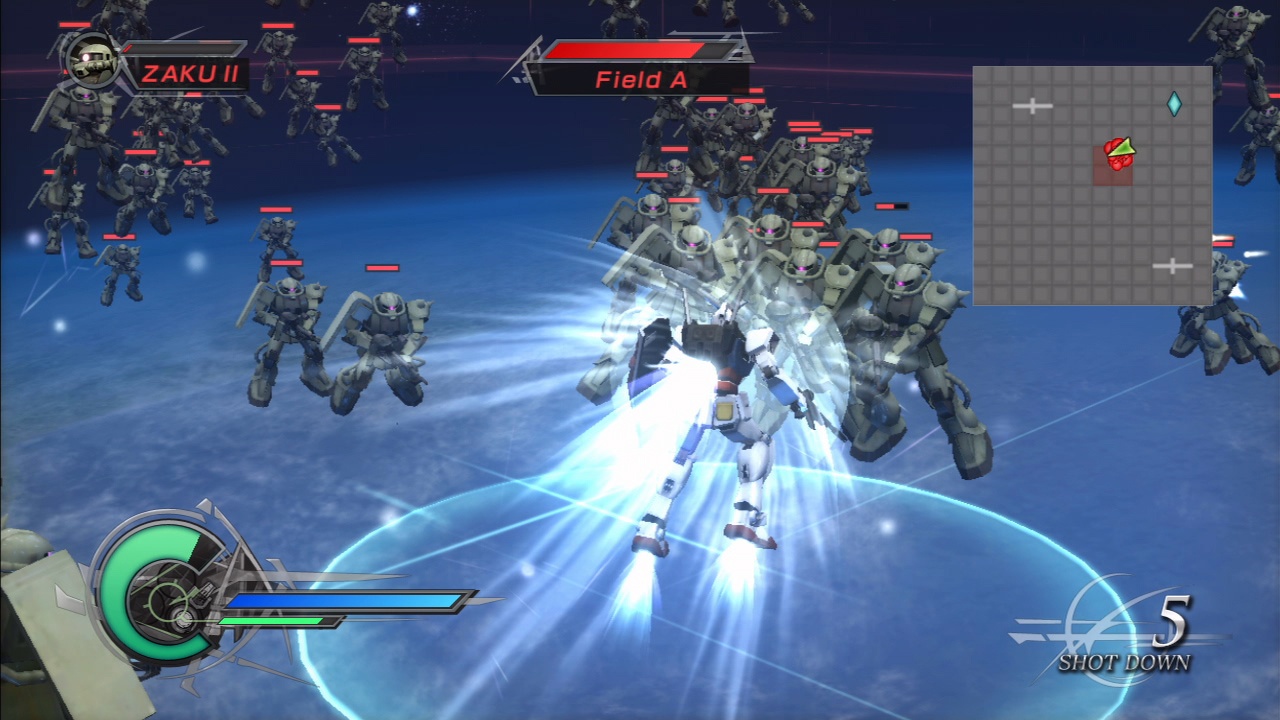The width and height of the screenshot is (1280, 720).
Task: Click the Field A banner label
Action: pos(640,80)
